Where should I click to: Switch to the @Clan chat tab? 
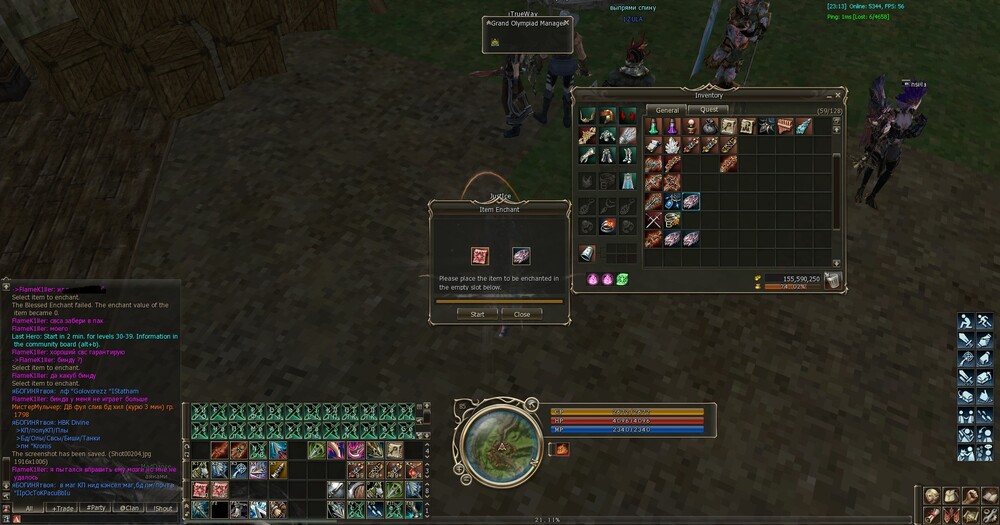(129, 508)
